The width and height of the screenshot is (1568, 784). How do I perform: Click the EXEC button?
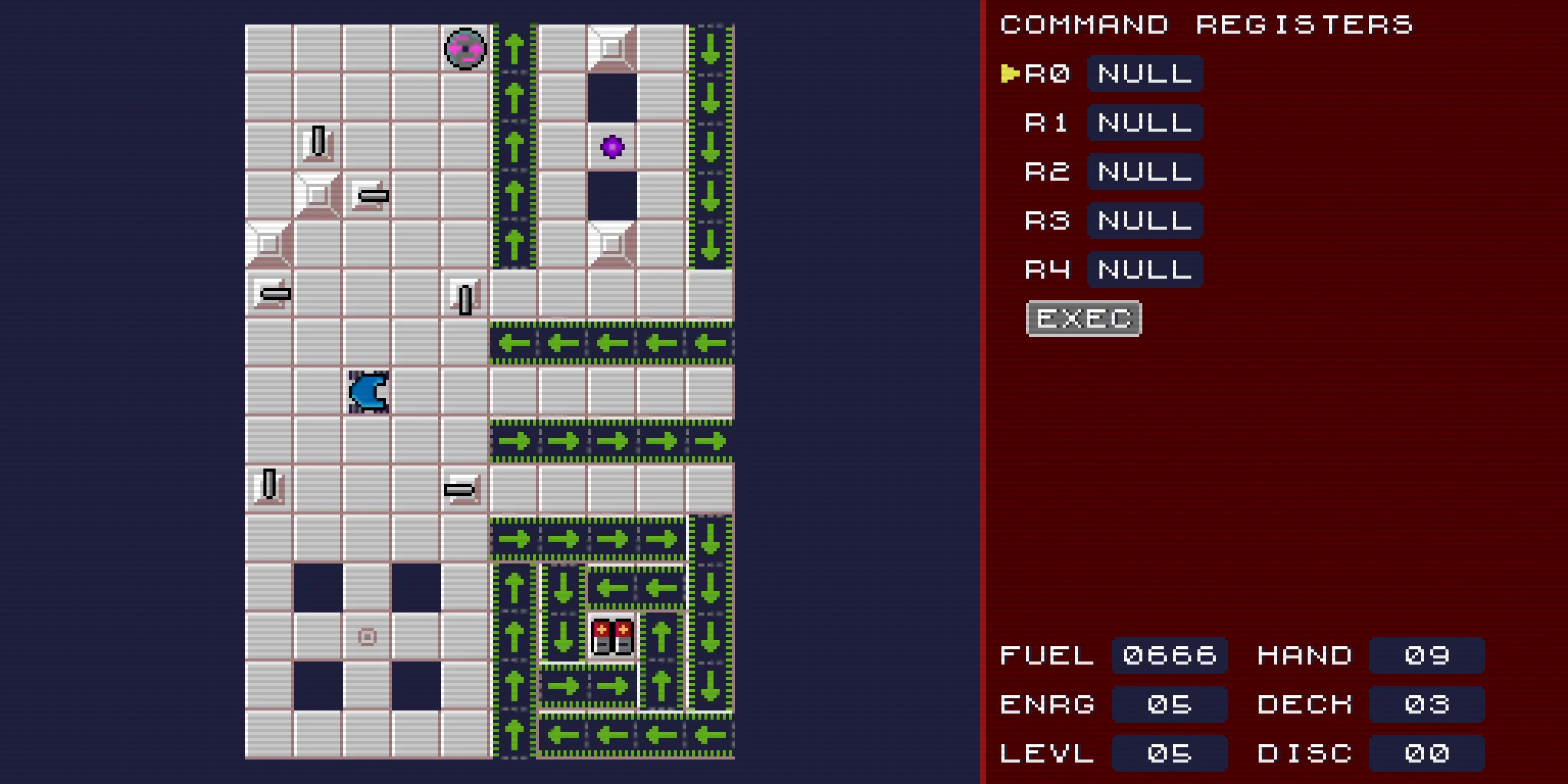click(1083, 318)
